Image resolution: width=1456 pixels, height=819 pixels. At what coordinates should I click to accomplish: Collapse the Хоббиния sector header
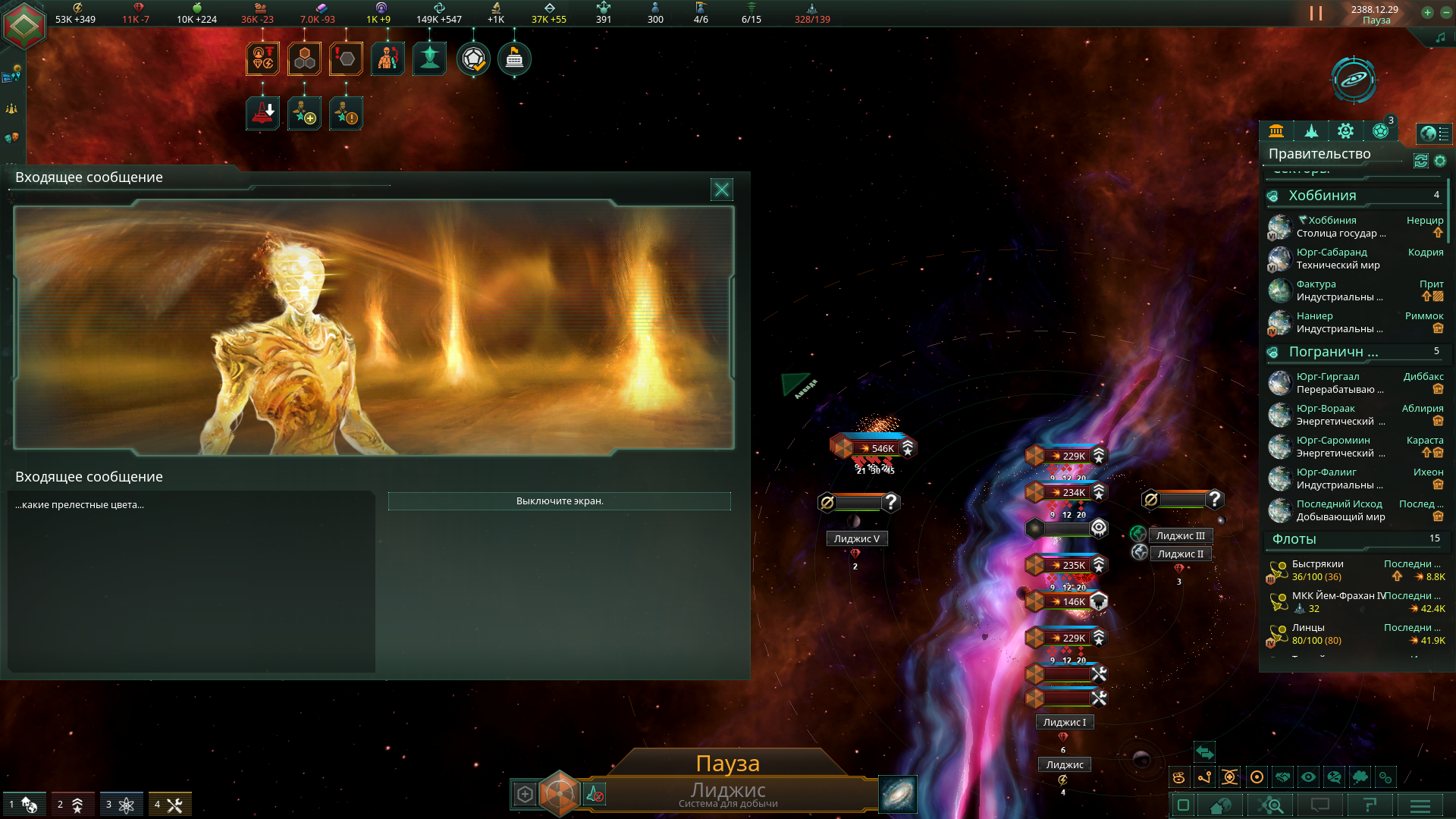[x=1323, y=196]
